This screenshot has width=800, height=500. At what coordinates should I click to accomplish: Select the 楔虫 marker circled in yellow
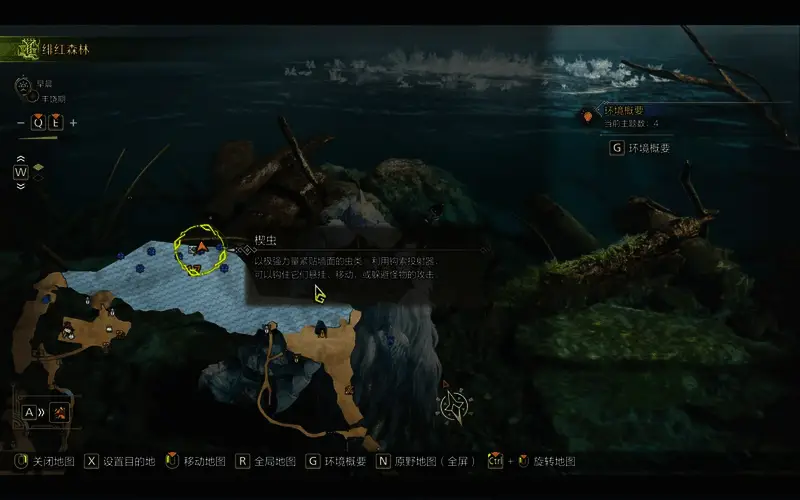point(201,249)
